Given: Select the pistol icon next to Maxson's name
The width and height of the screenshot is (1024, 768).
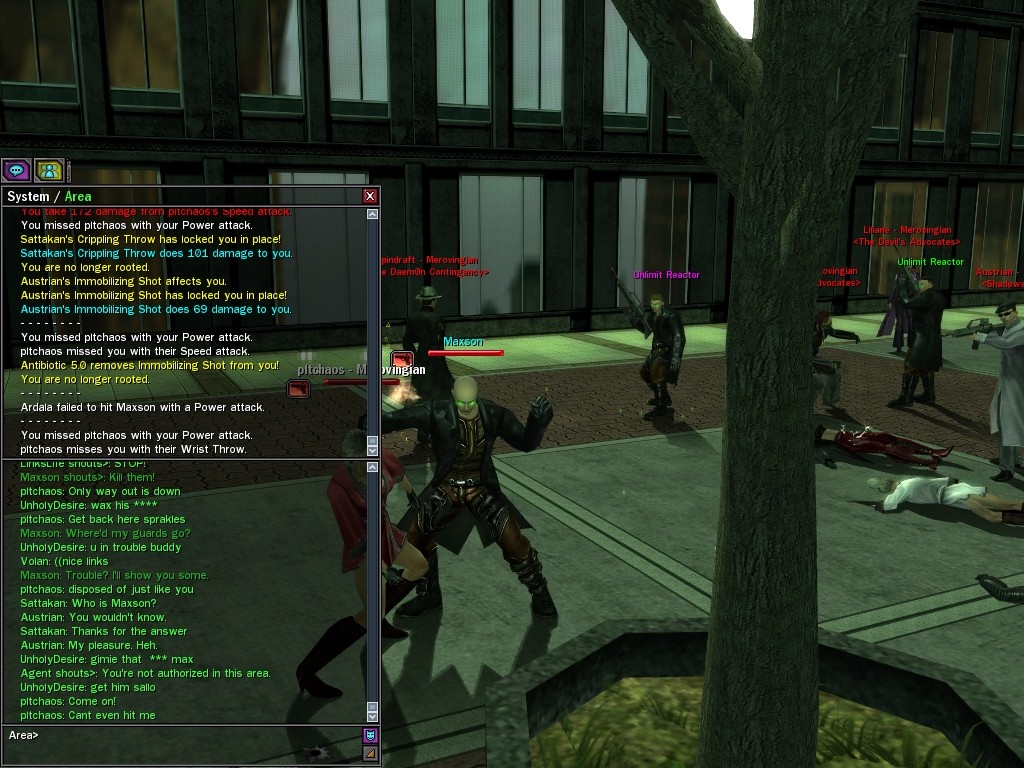Looking at the screenshot, I should [402, 359].
